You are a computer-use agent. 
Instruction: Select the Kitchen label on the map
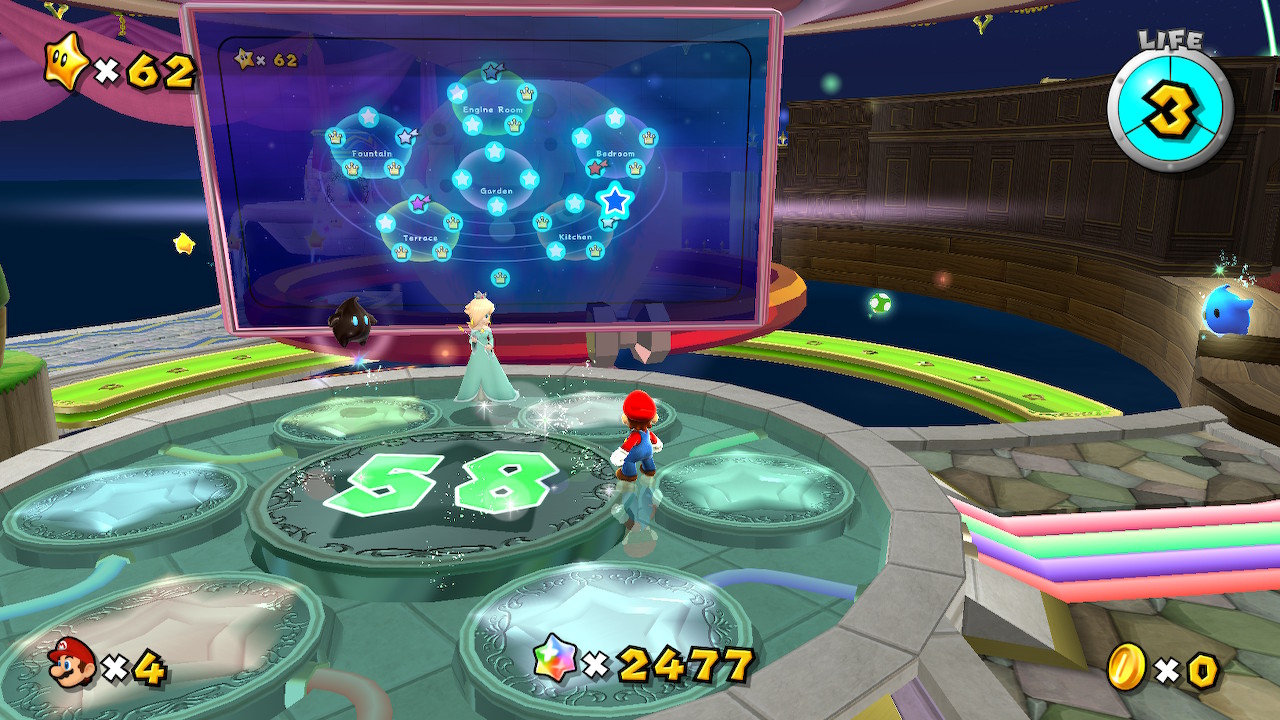click(x=576, y=237)
